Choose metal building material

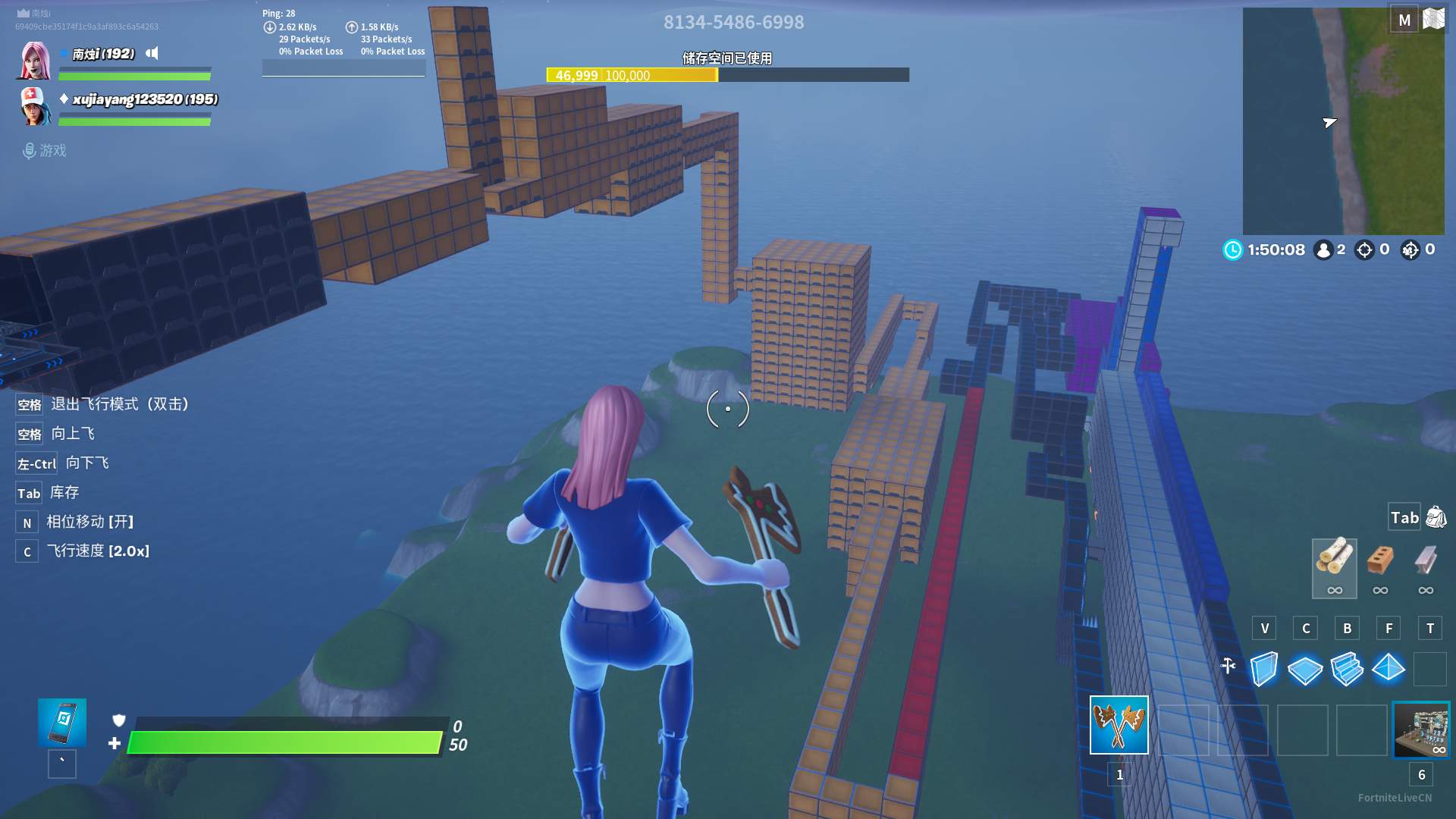click(1426, 561)
